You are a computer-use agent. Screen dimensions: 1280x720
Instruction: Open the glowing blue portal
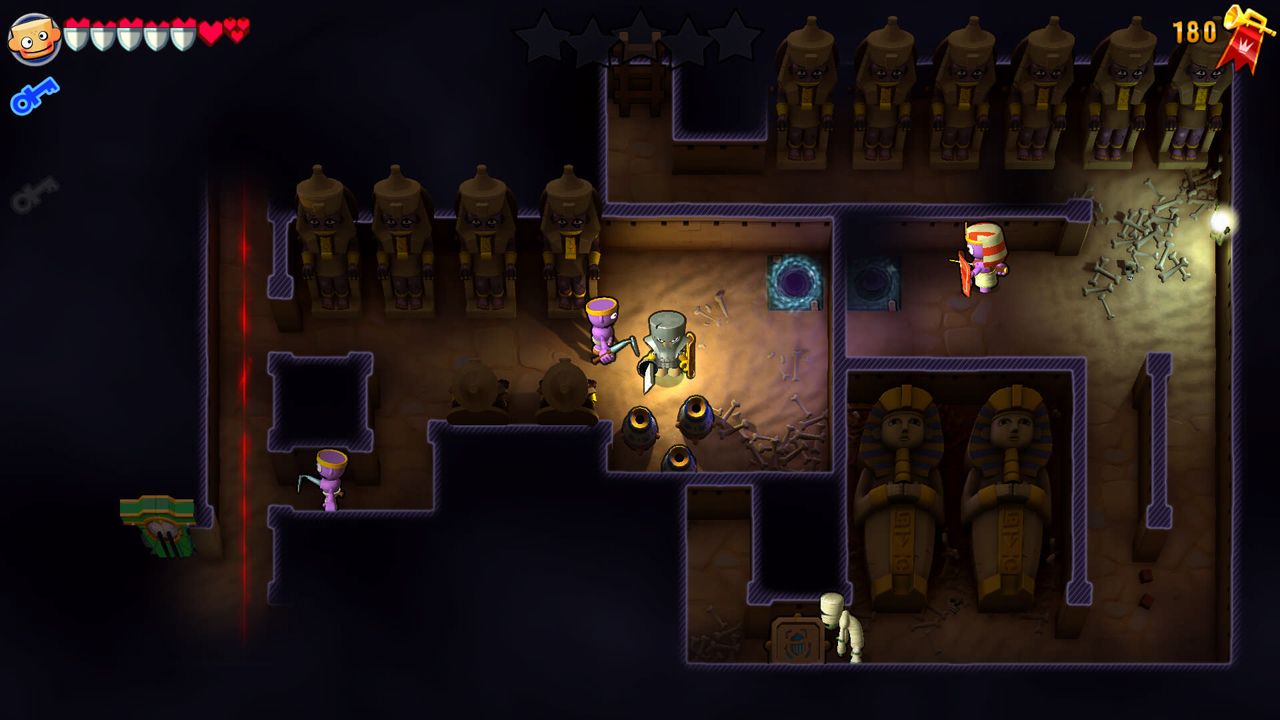[x=795, y=280]
